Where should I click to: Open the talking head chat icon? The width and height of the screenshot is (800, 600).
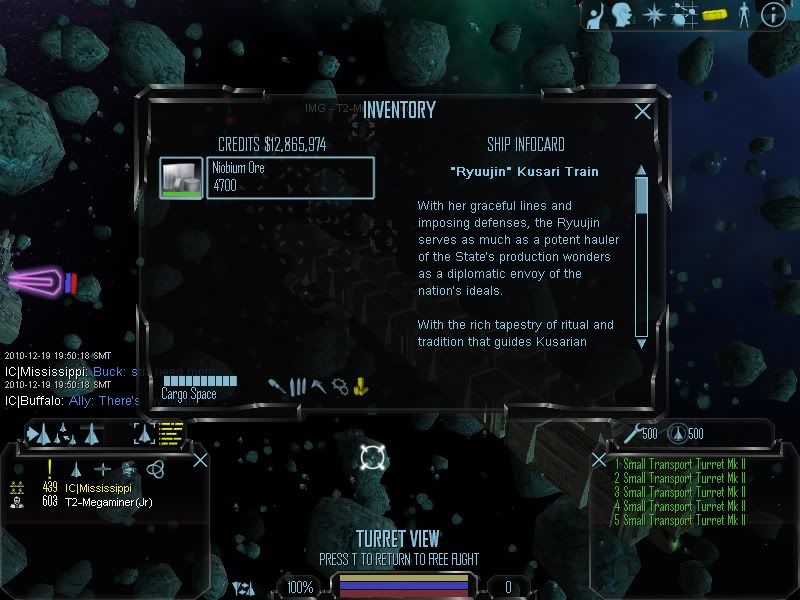tap(622, 14)
